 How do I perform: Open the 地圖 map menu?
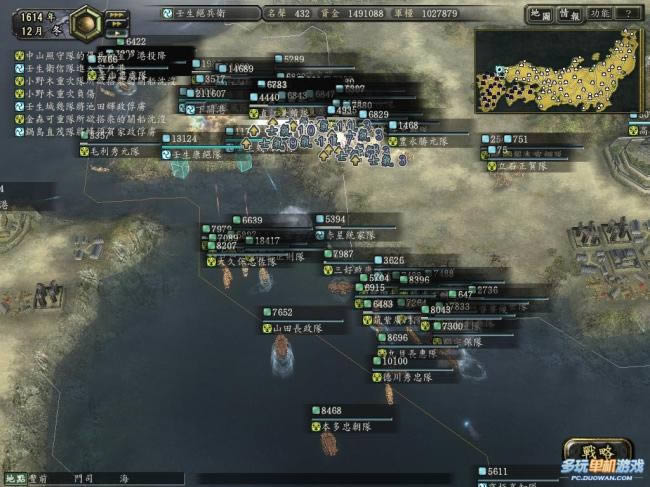(x=539, y=14)
